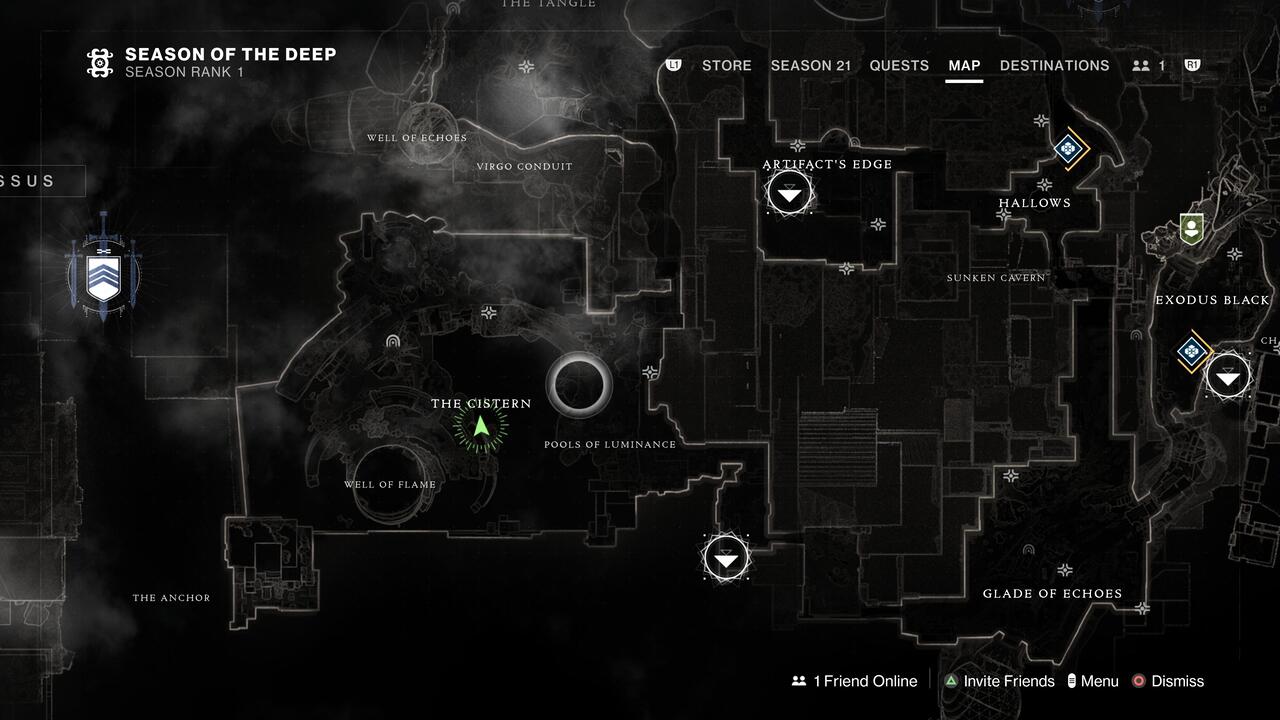Click the red Dismiss icon

[1137, 681]
